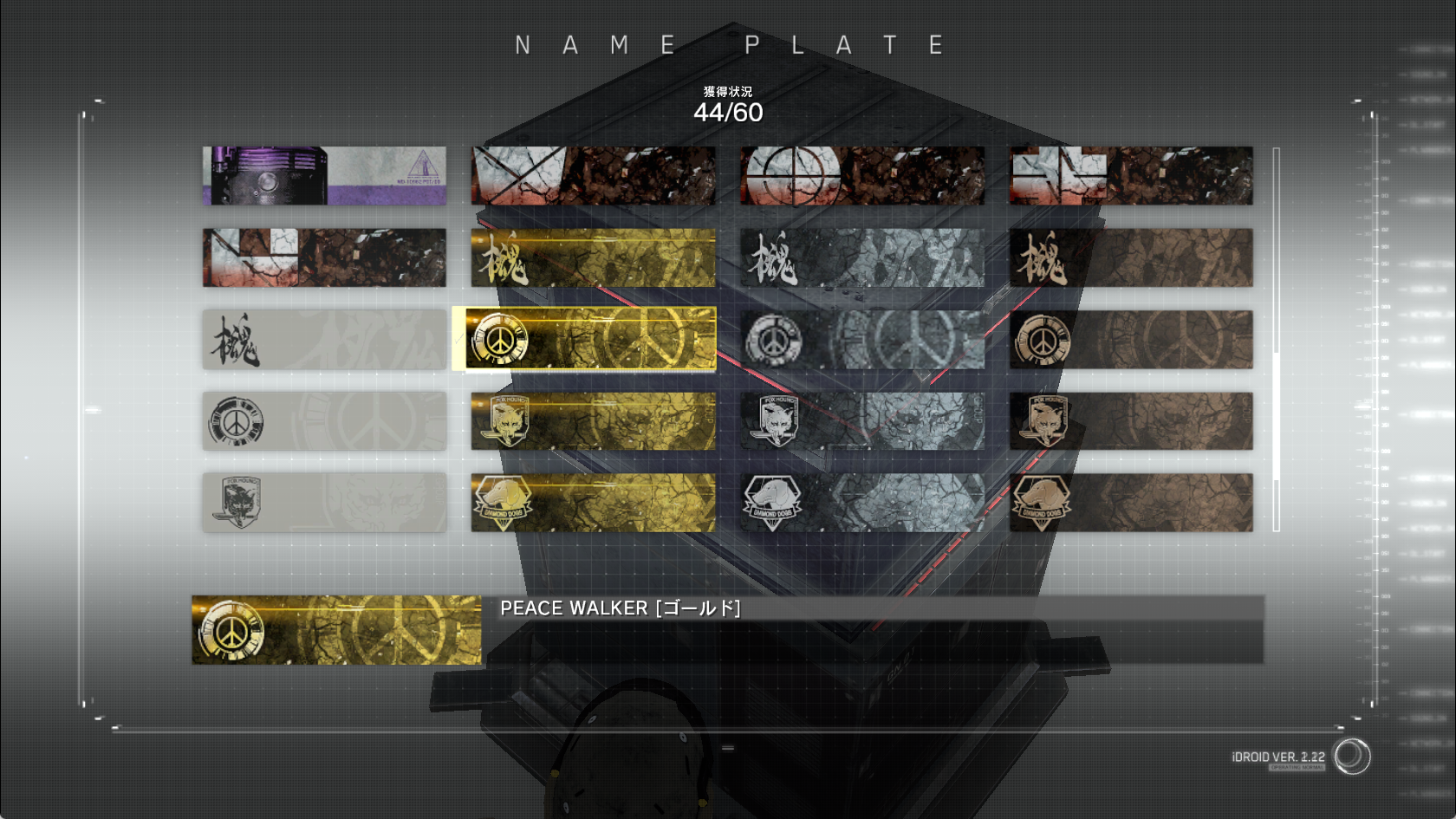Choose the red crosshair emblem name plate
The width and height of the screenshot is (1456, 819).
pyautogui.click(x=861, y=176)
